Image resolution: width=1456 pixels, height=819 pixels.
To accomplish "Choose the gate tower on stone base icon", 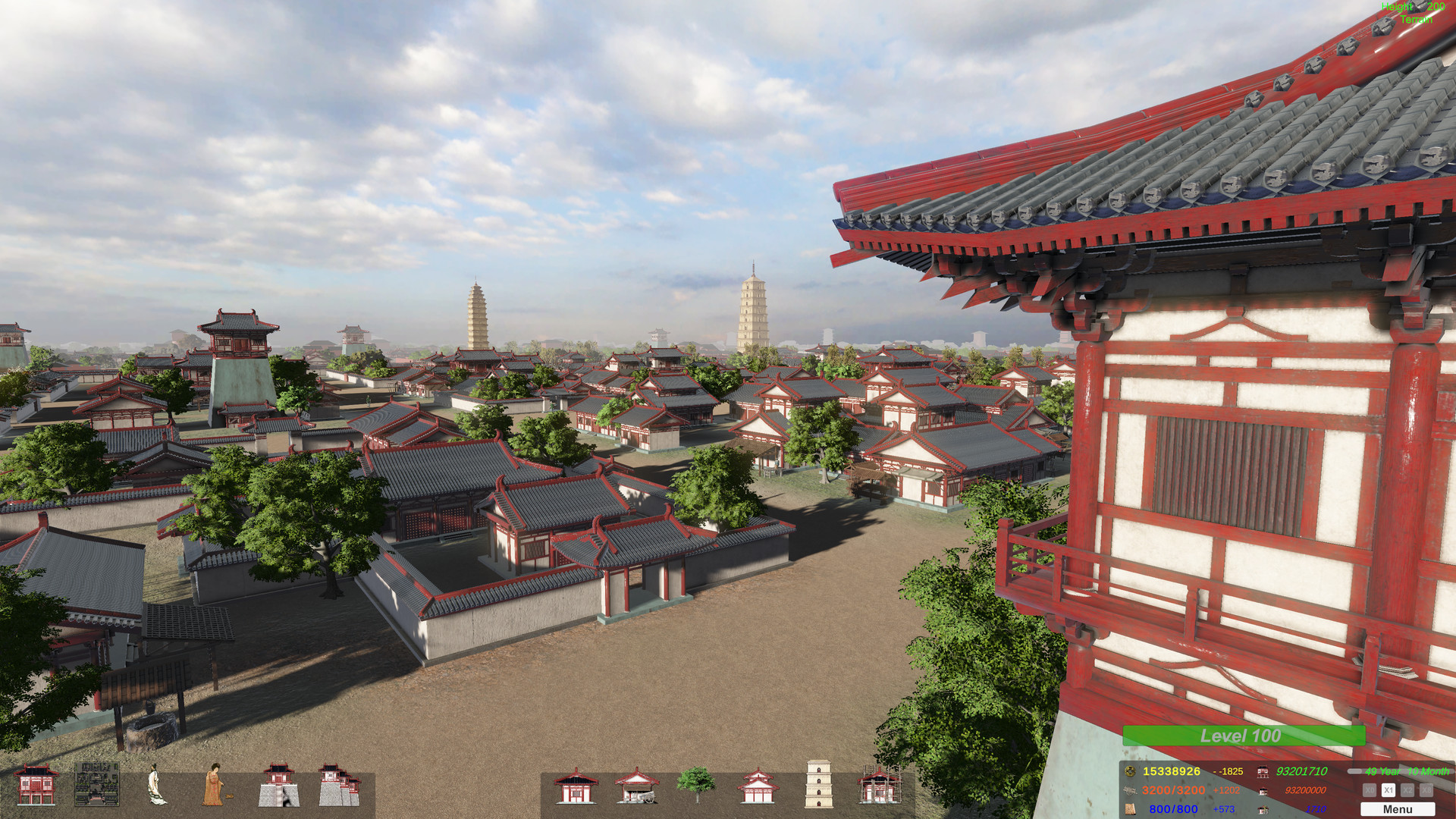I will pyautogui.click(x=278, y=783).
